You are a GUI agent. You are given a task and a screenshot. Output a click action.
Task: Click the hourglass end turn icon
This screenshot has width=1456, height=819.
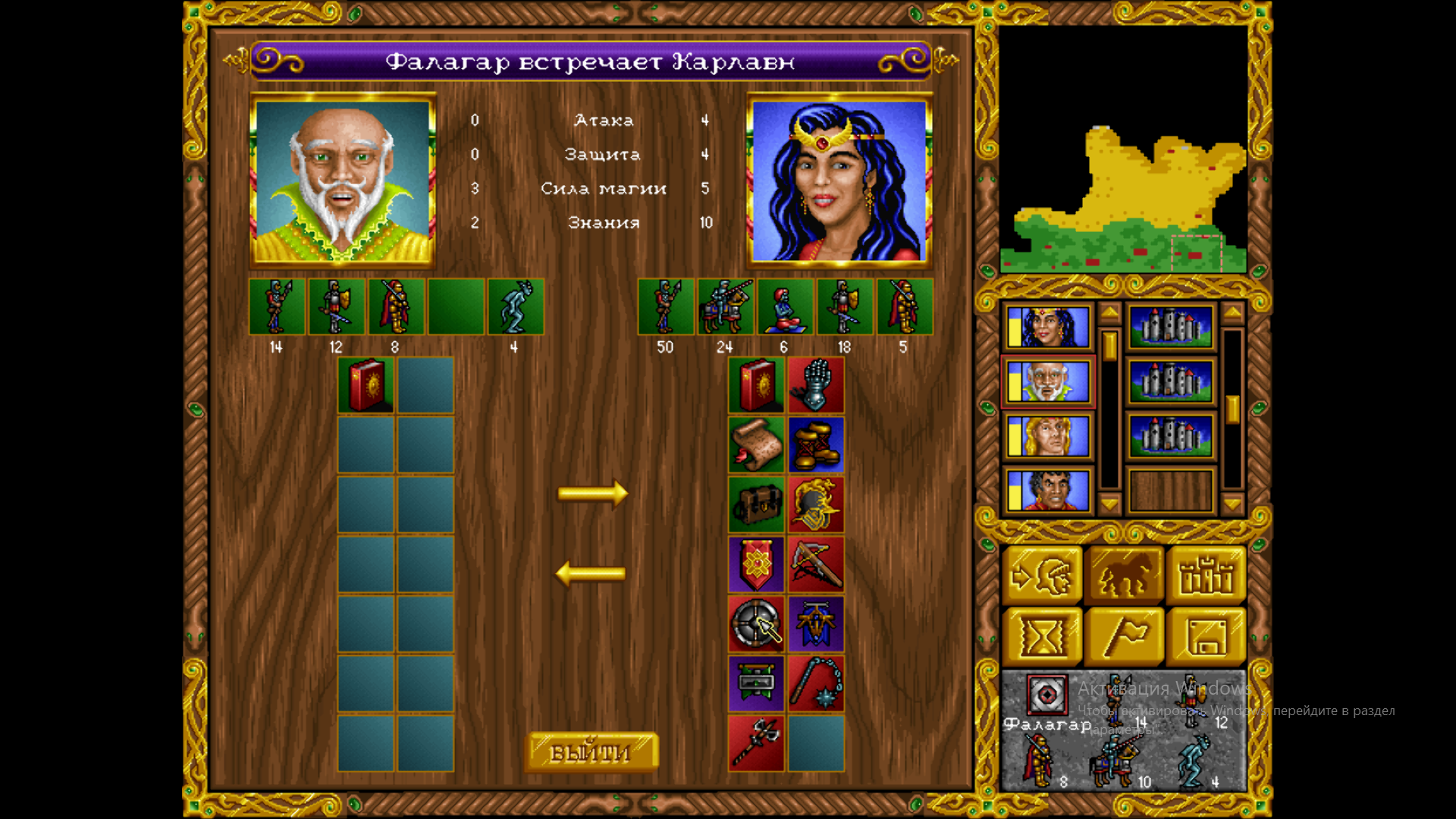tap(1042, 633)
